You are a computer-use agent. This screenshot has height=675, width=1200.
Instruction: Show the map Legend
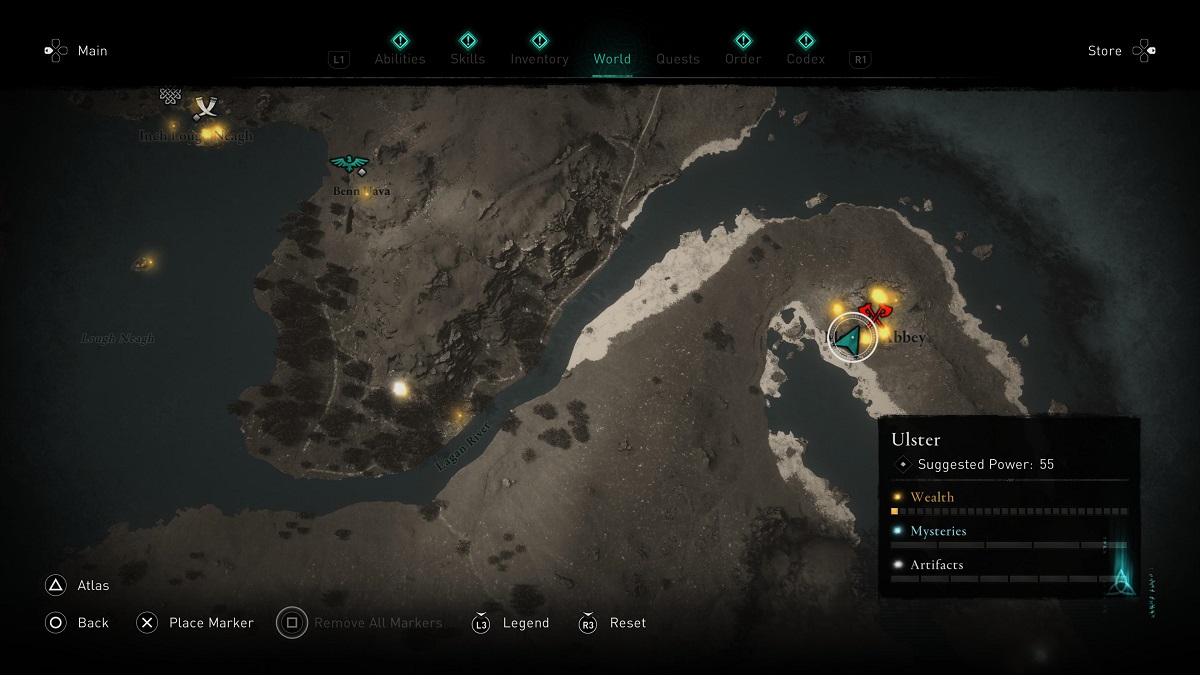click(x=526, y=623)
